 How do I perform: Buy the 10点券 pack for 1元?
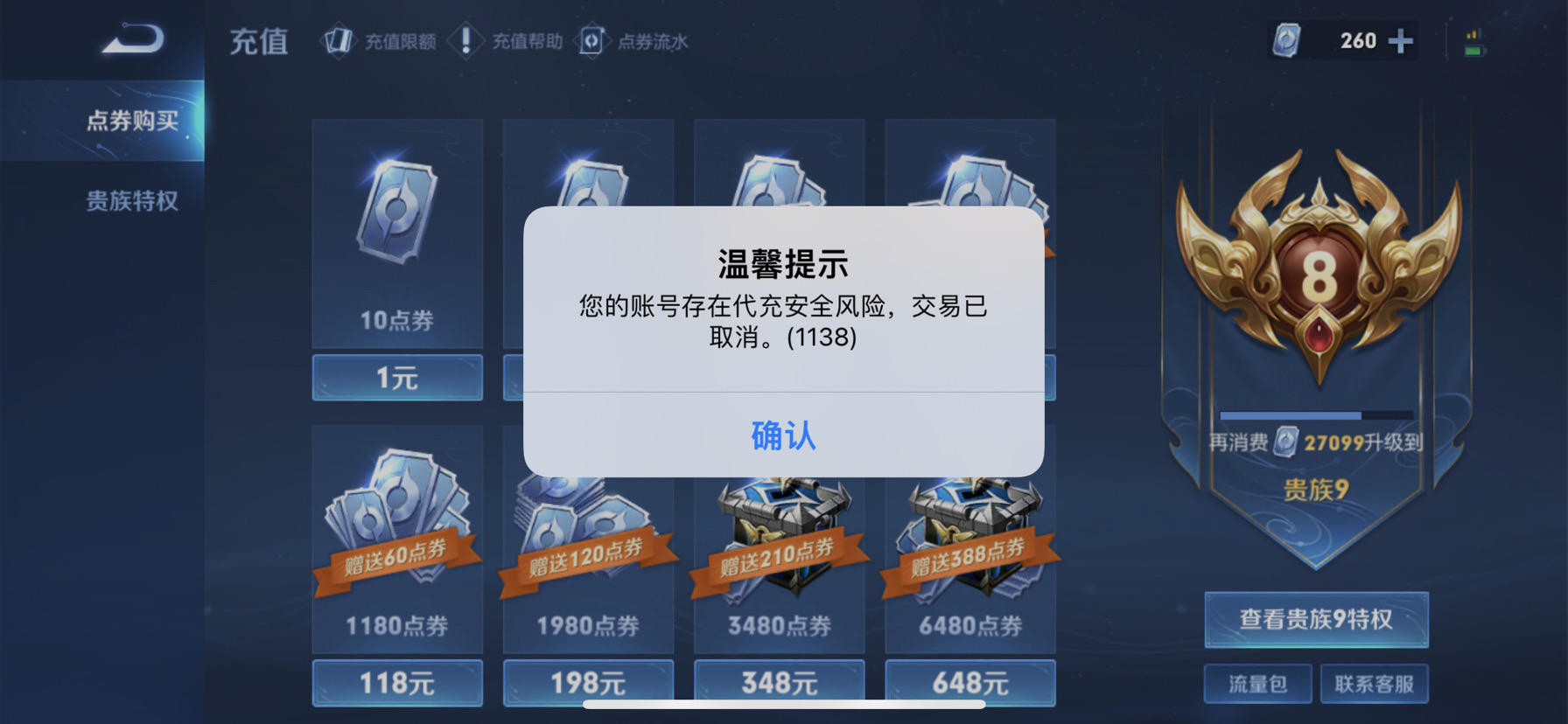(x=395, y=378)
